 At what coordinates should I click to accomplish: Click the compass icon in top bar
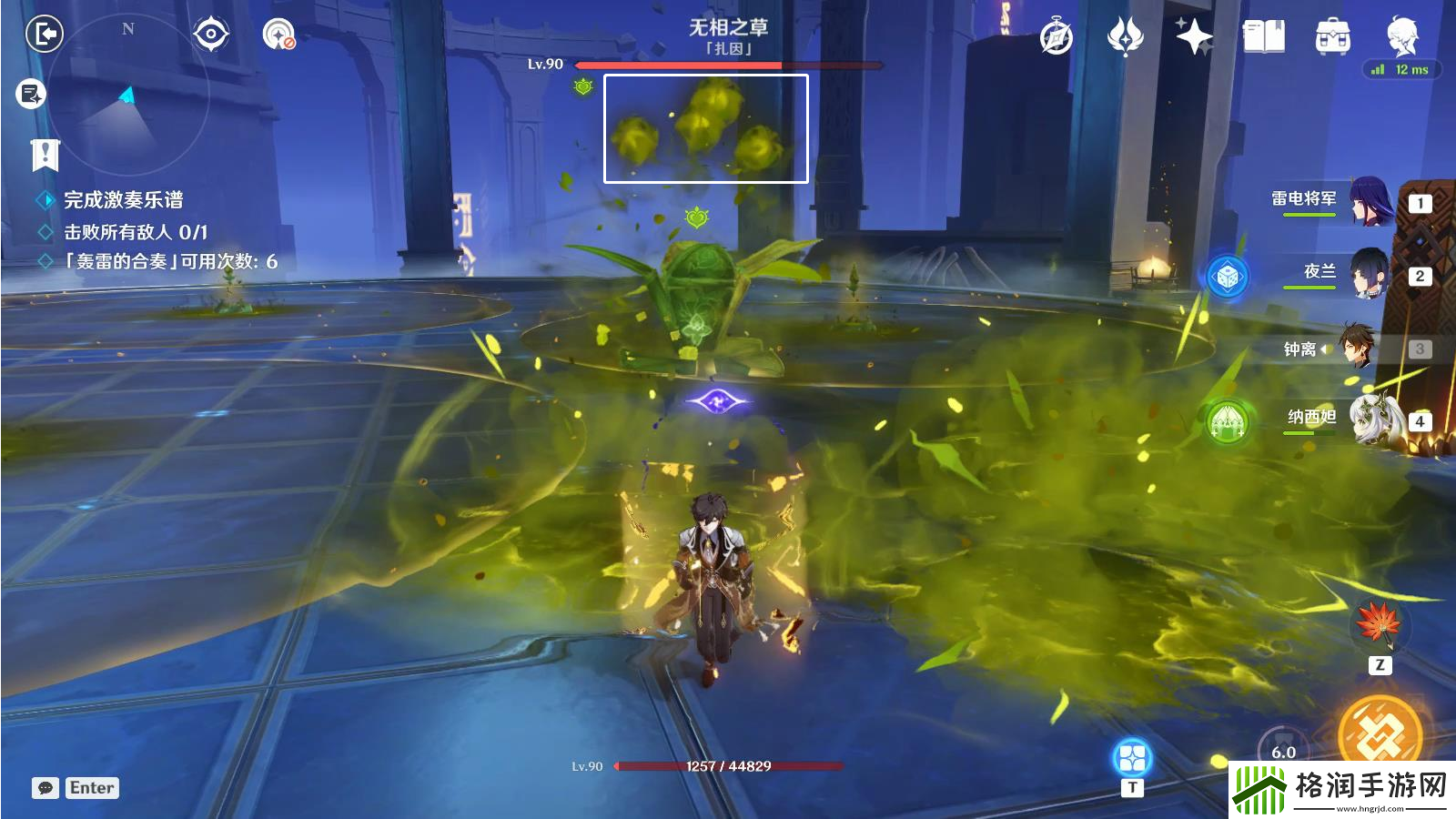(x=1057, y=37)
